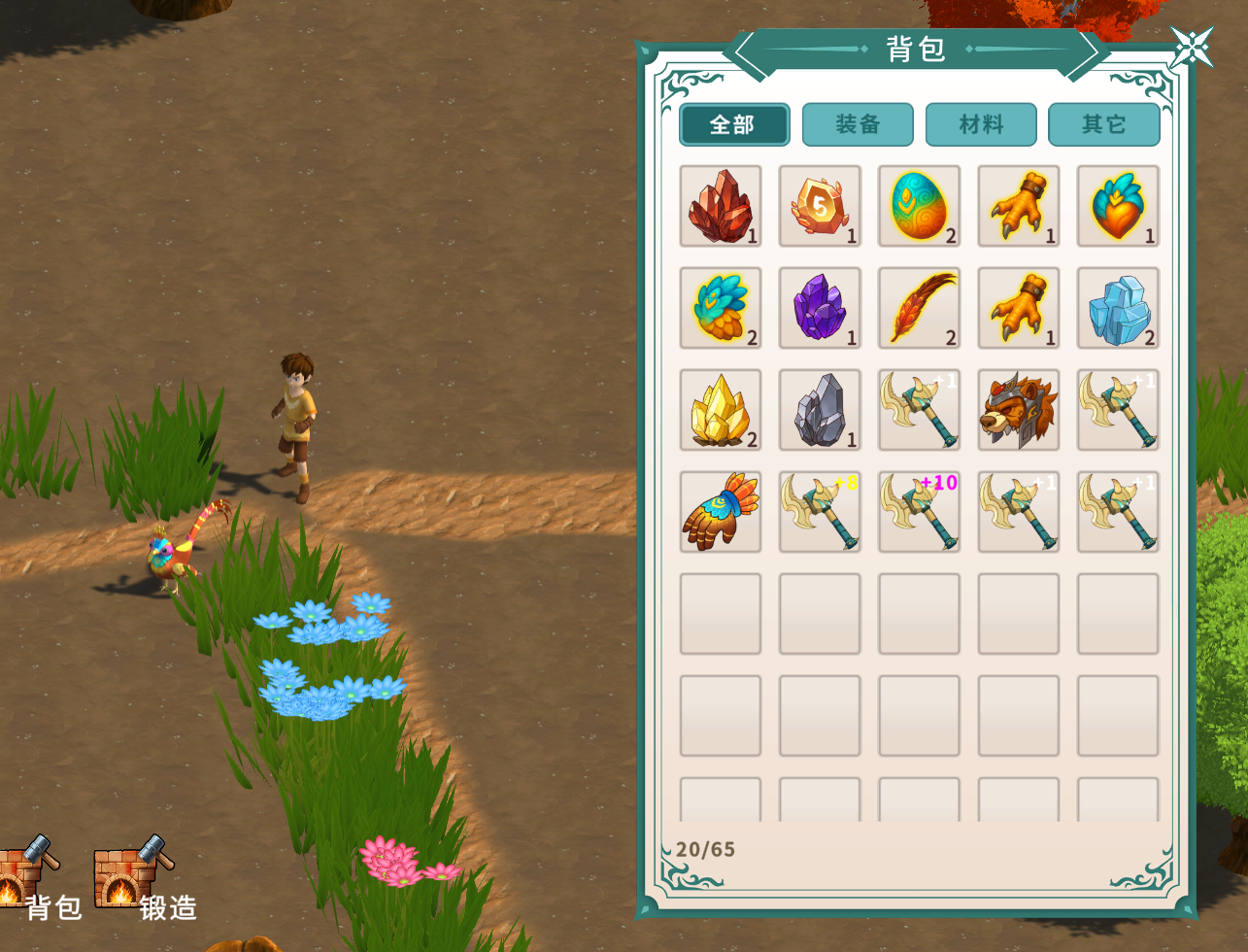Choose the lion head helmet
This screenshot has width=1248, height=952.
pos(1019,410)
